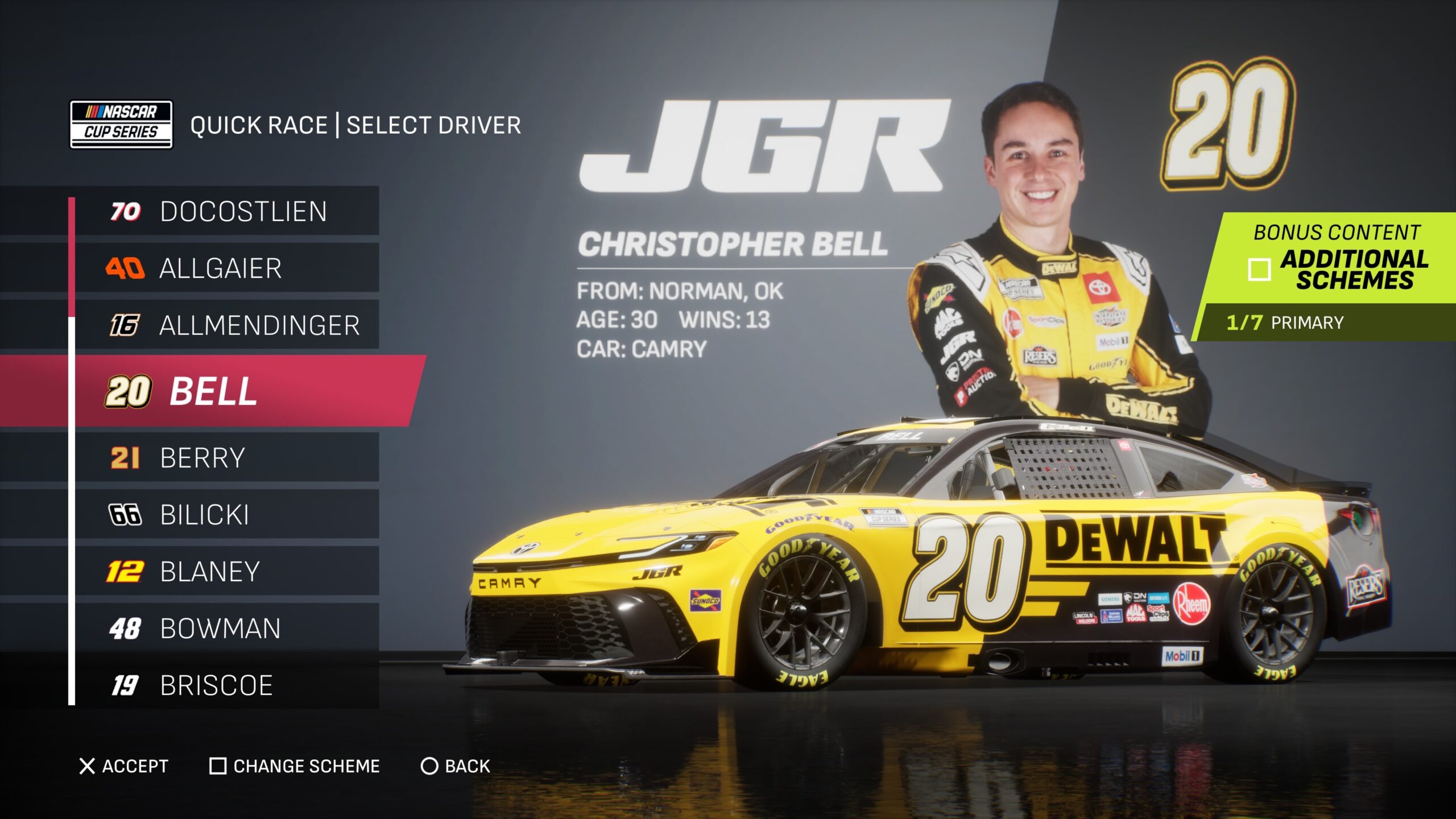Choose Allgaier from the driver list
The image size is (1456, 819).
(227, 268)
